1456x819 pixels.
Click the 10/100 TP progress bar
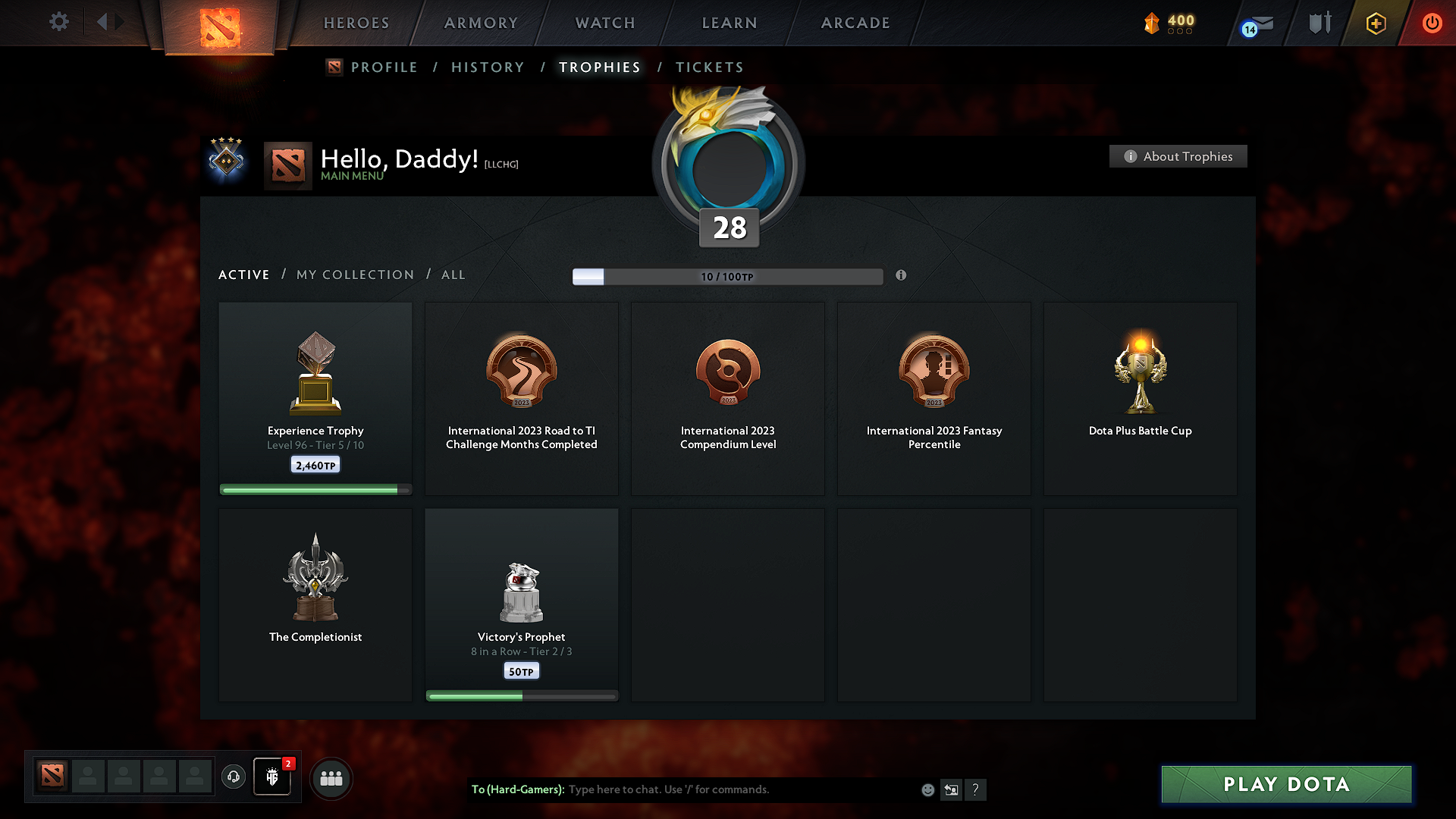click(x=728, y=277)
